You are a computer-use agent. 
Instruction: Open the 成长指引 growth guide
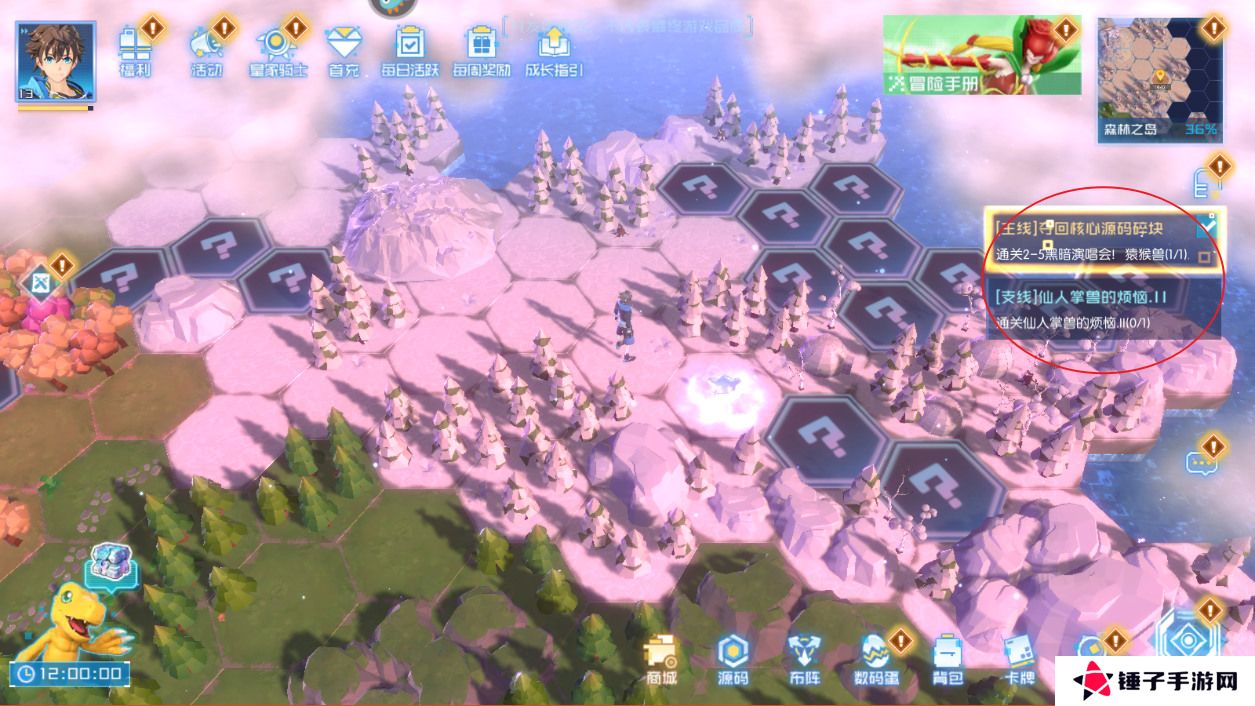click(x=552, y=49)
